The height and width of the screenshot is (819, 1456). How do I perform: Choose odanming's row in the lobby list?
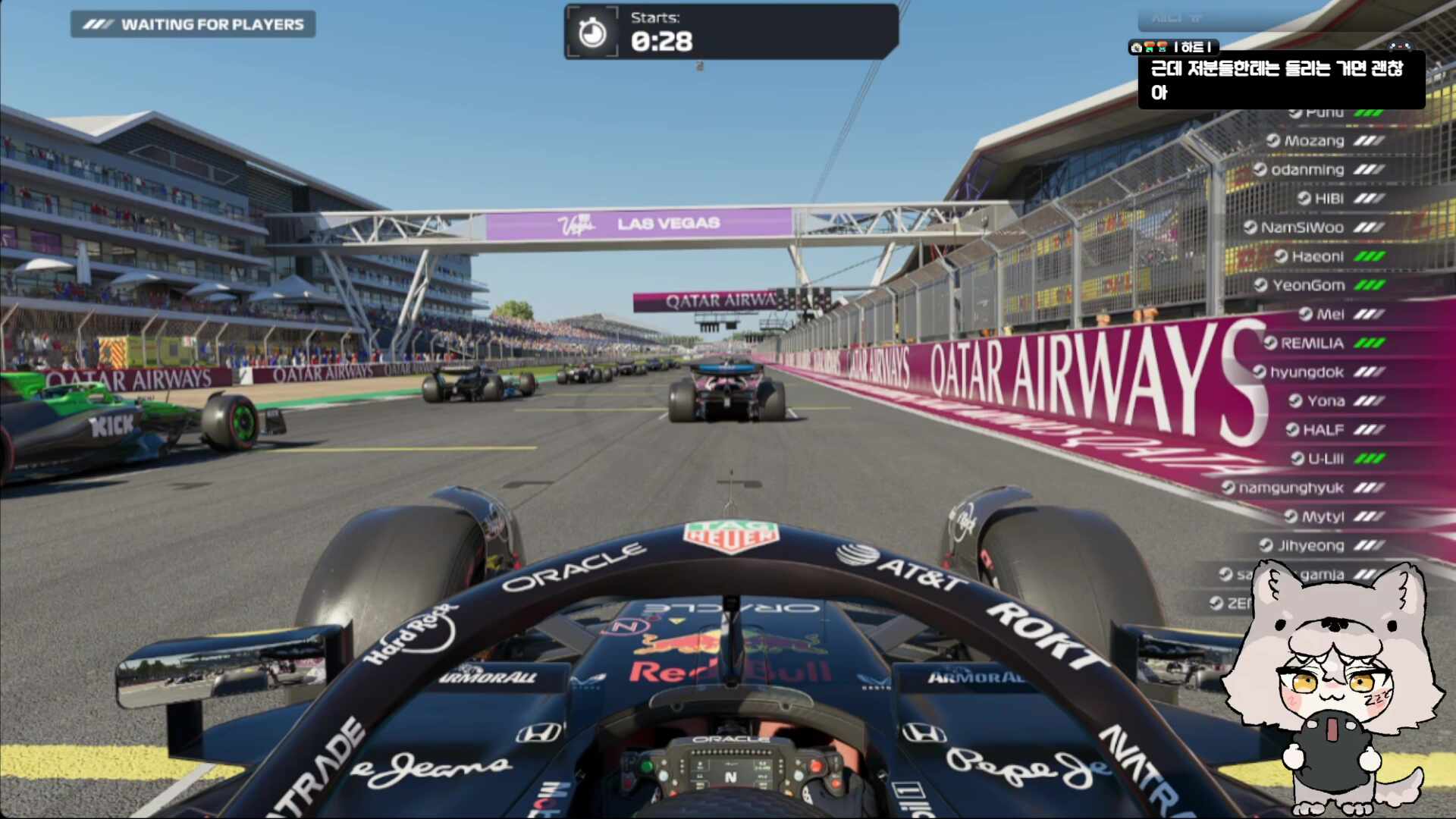(1307, 170)
